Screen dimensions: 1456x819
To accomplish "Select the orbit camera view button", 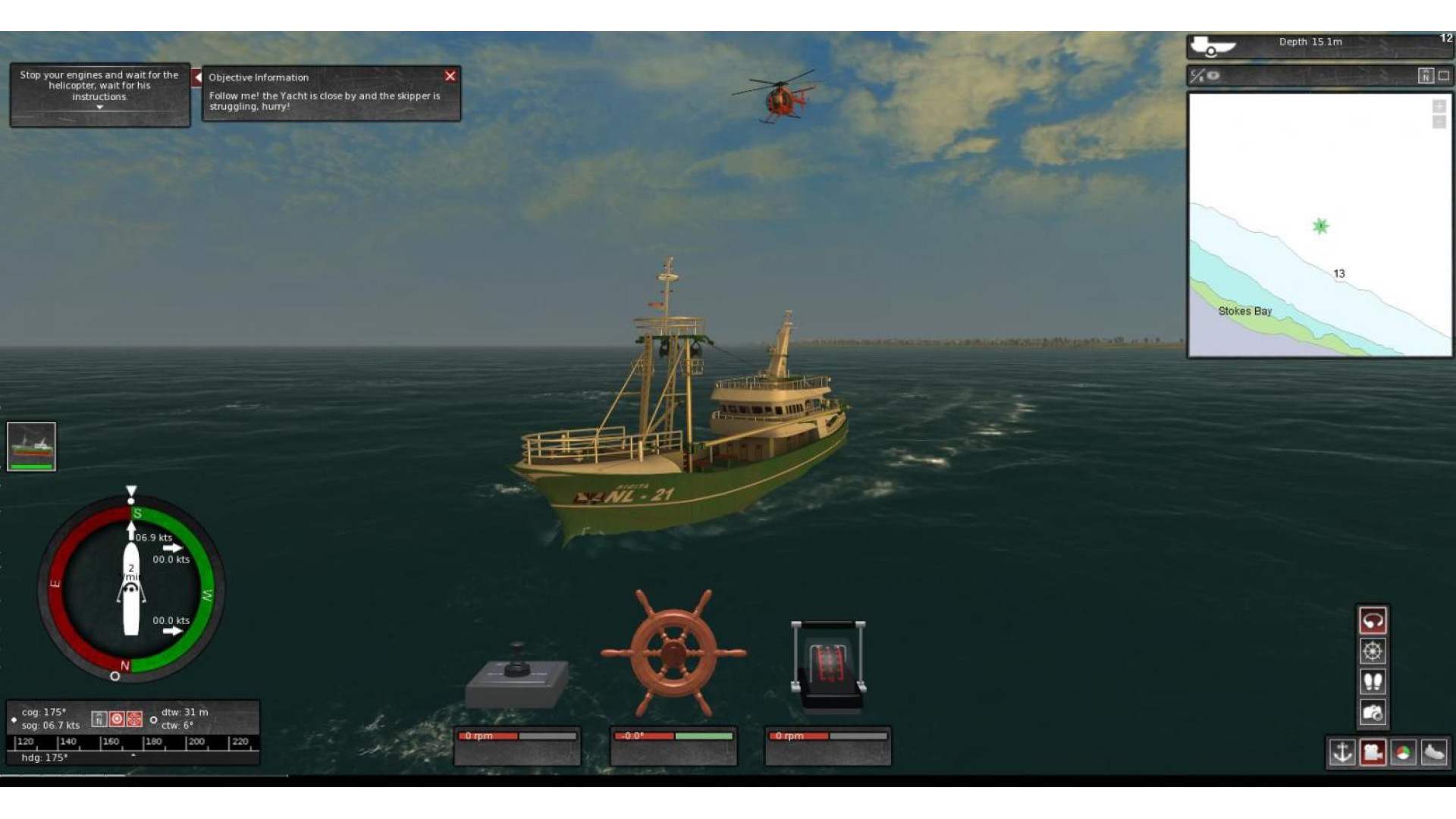I will (x=1373, y=621).
